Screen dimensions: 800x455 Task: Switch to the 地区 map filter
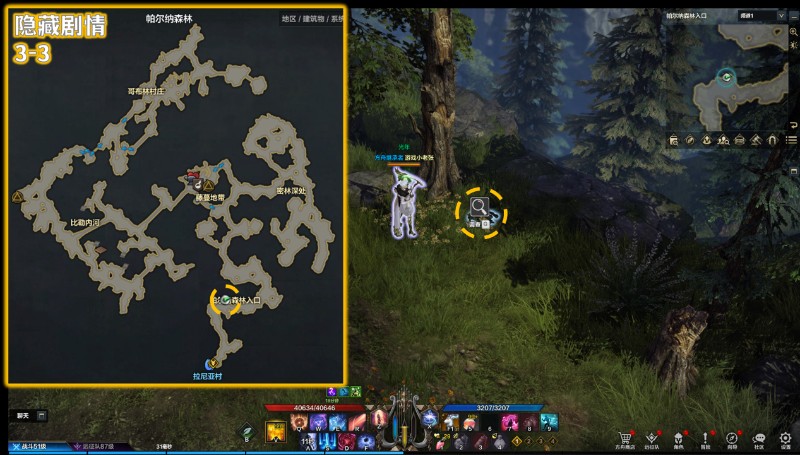click(x=289, y=19)
